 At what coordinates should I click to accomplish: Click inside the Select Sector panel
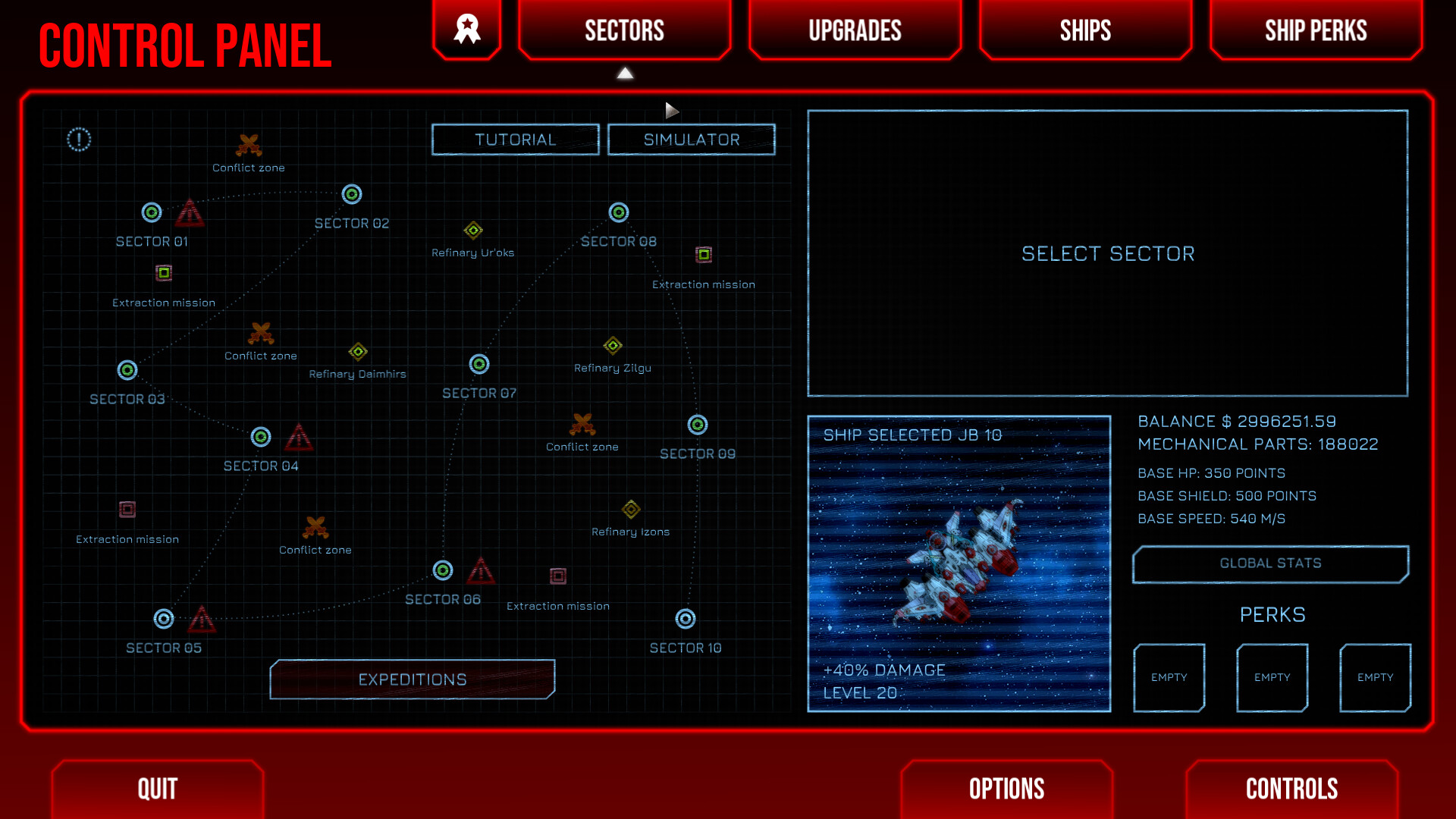pos(1107,253)
